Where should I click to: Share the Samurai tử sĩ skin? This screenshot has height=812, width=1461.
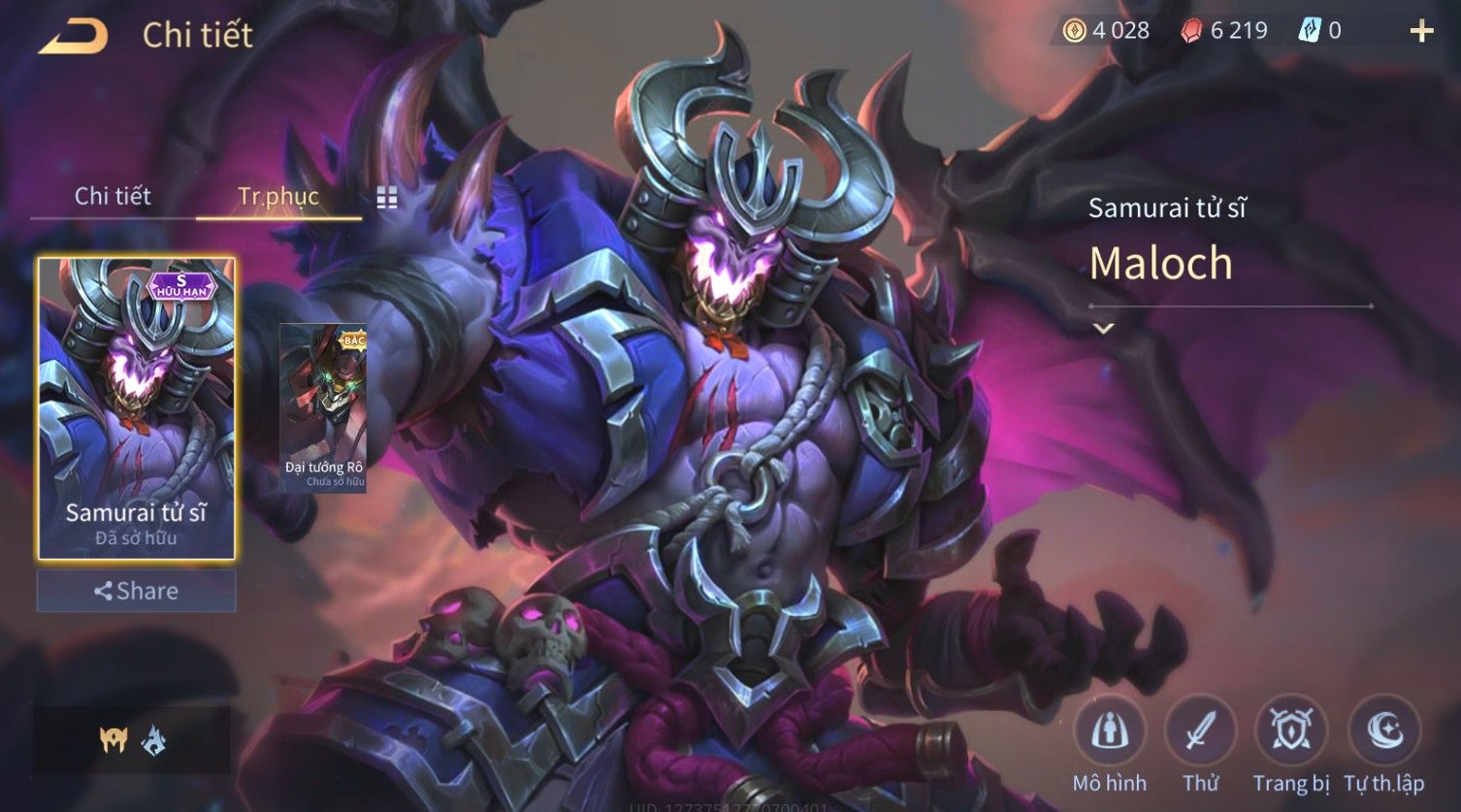136,591
